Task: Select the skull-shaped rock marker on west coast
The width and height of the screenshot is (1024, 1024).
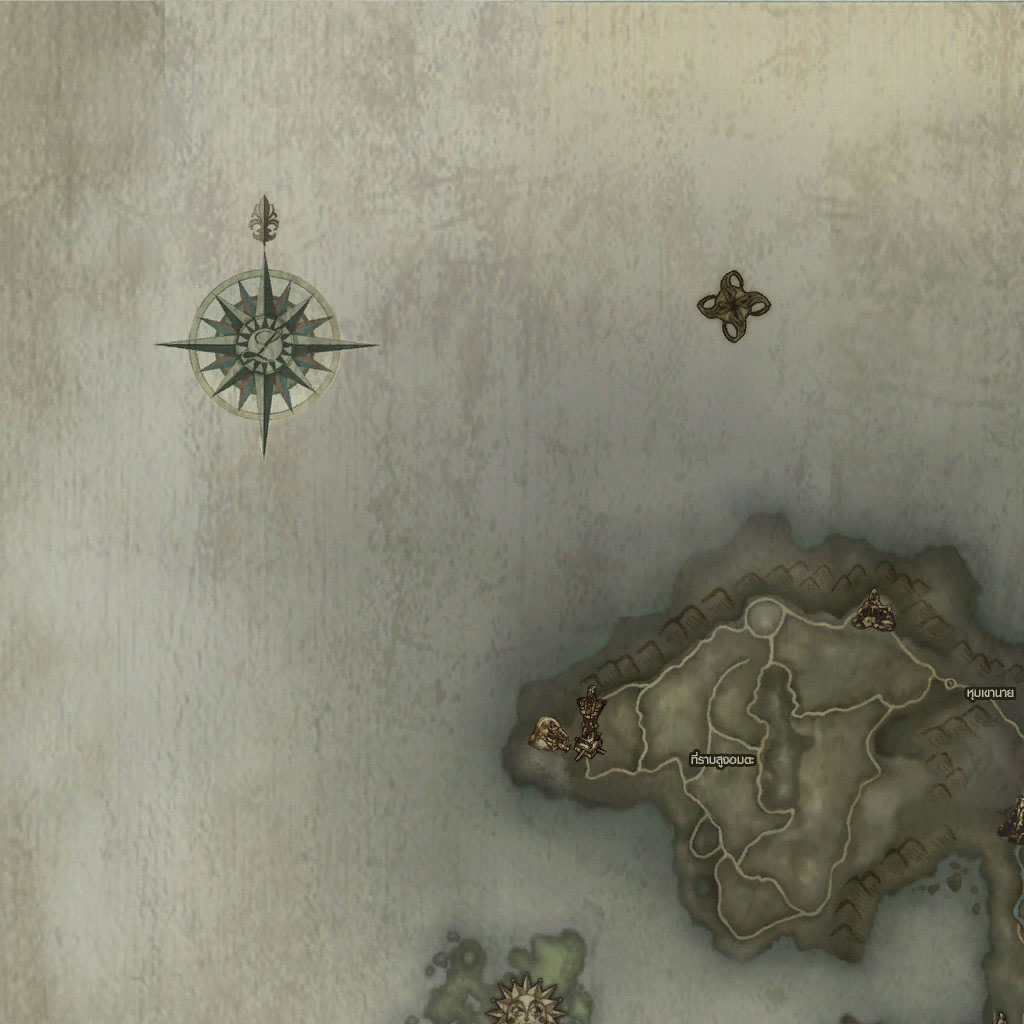Action: tap(548, 734)
